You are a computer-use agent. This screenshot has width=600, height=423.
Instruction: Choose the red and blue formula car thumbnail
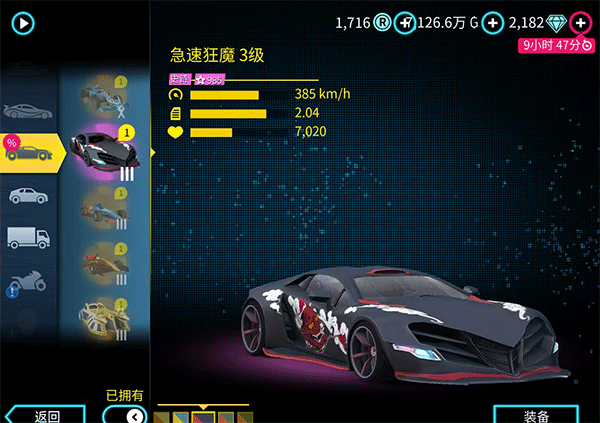[x=104, y=208]
